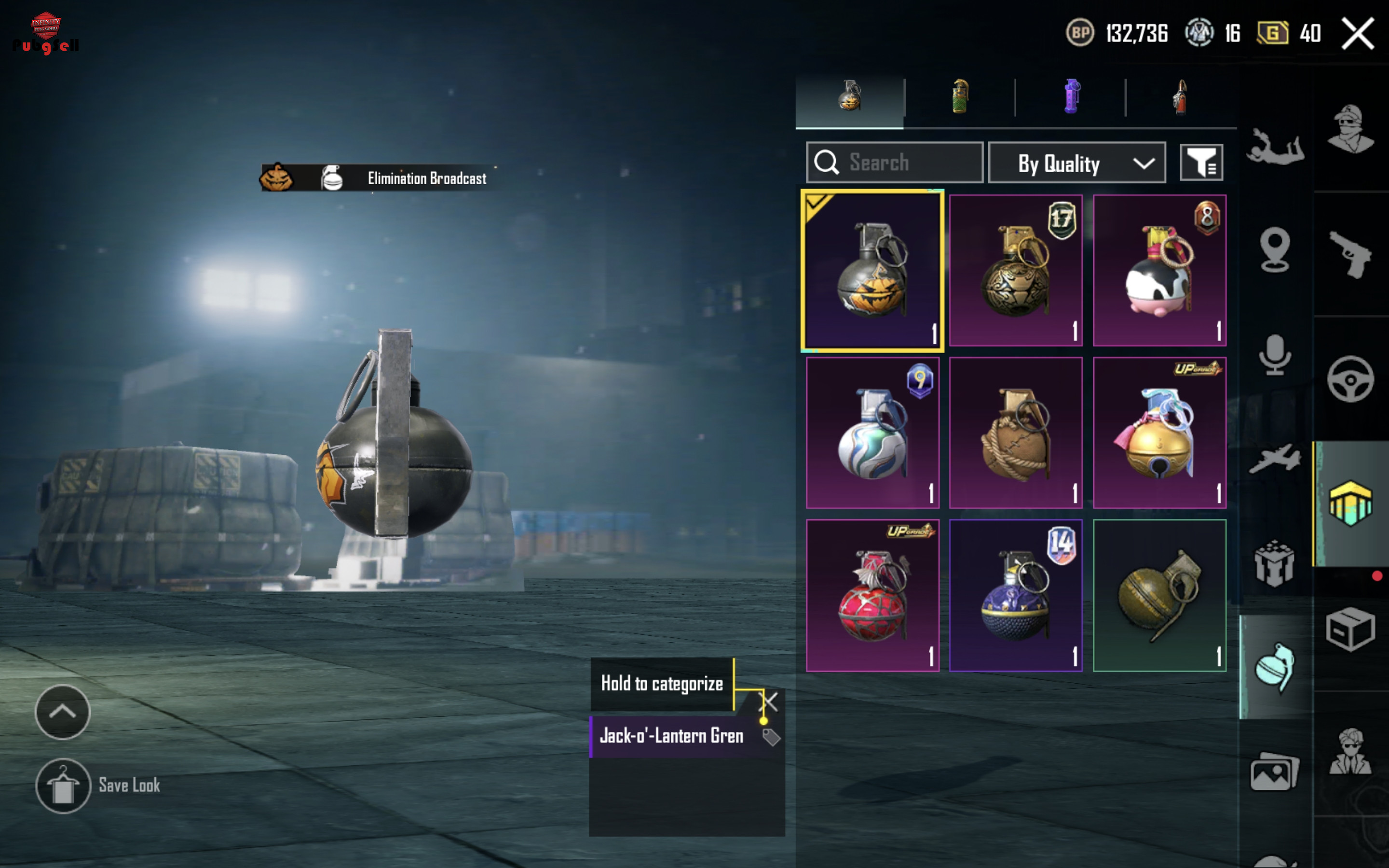
Task: Save the current look
Action: (63, 786)
